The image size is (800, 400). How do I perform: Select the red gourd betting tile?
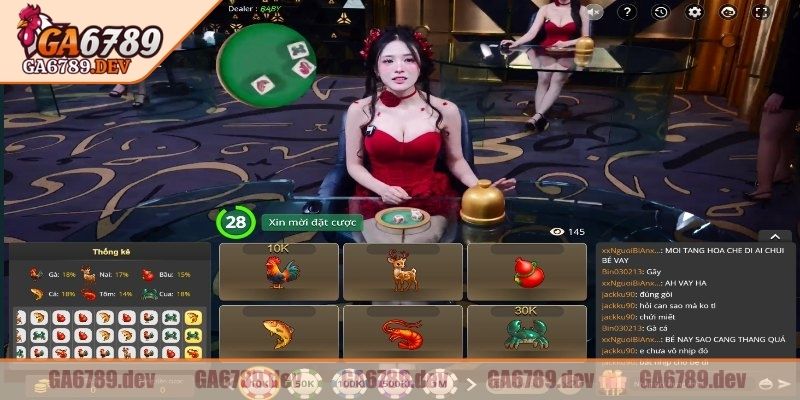click(x=526, y=271)
